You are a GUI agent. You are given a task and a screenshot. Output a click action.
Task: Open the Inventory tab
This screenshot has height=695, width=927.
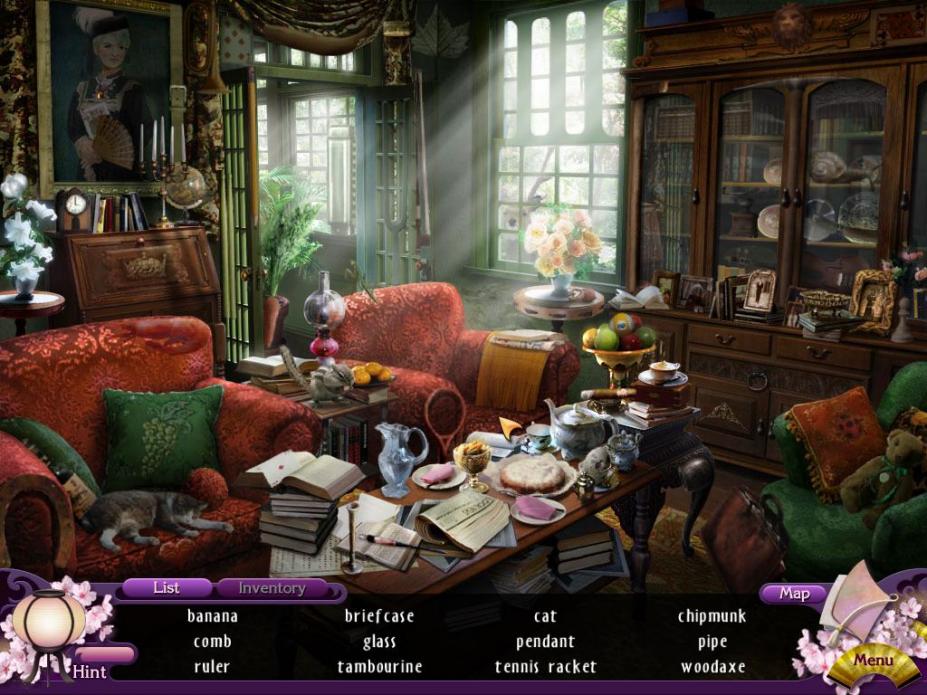[x=271, y=588]
